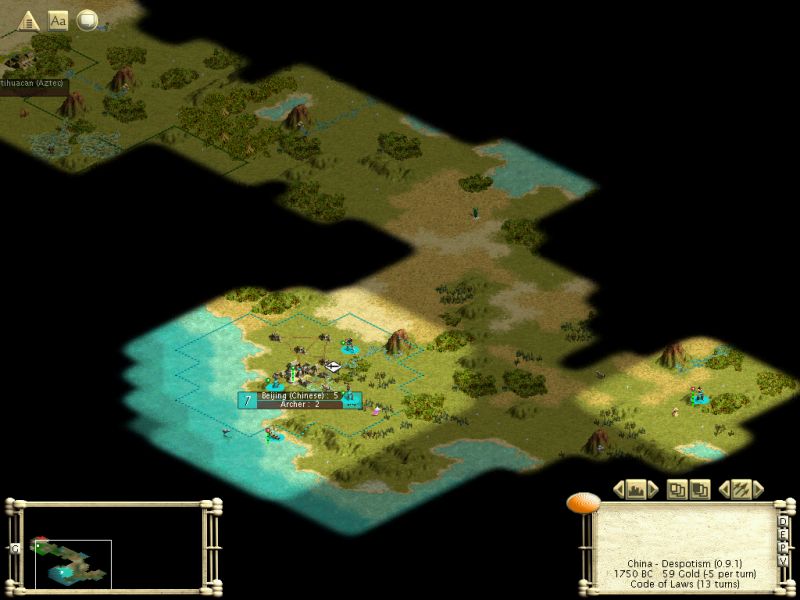Go to next city with right arrow

(653, 489)
